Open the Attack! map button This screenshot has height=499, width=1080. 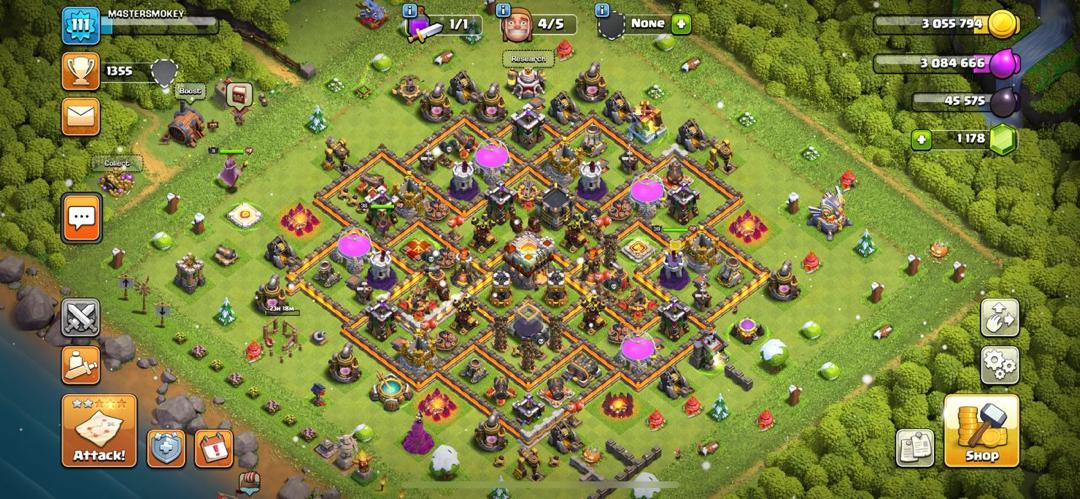pyautogui.click(x=99, y=430)
